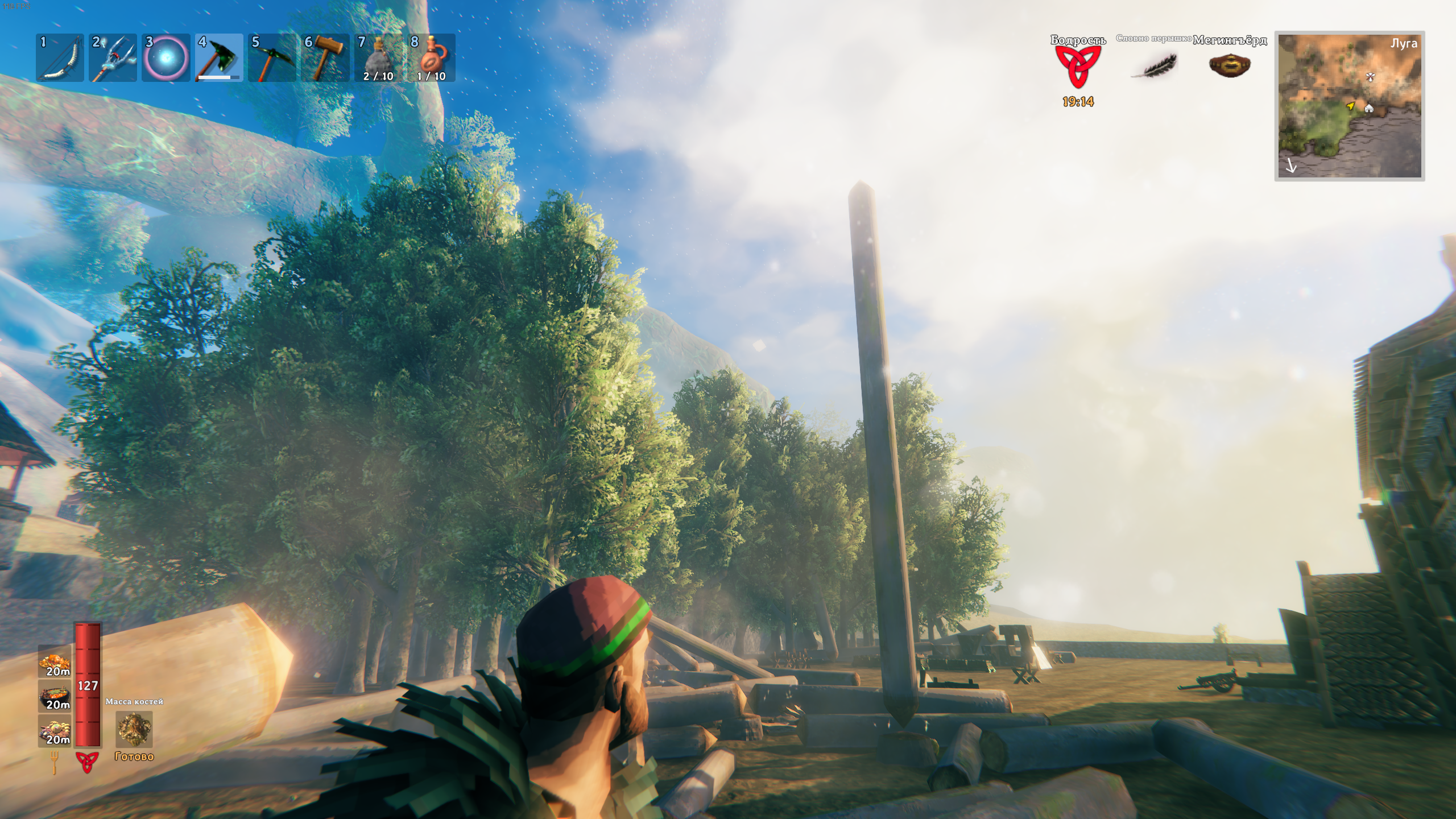Equip the wooden hammer in slot 6

point(325,58)
